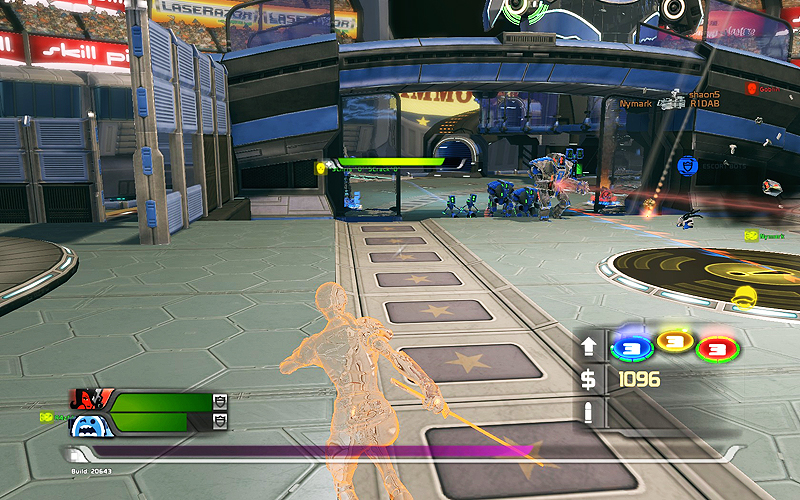Select the bullet ammo icon
This screenshot has width=800, height=500.
(x=589, y=412)
